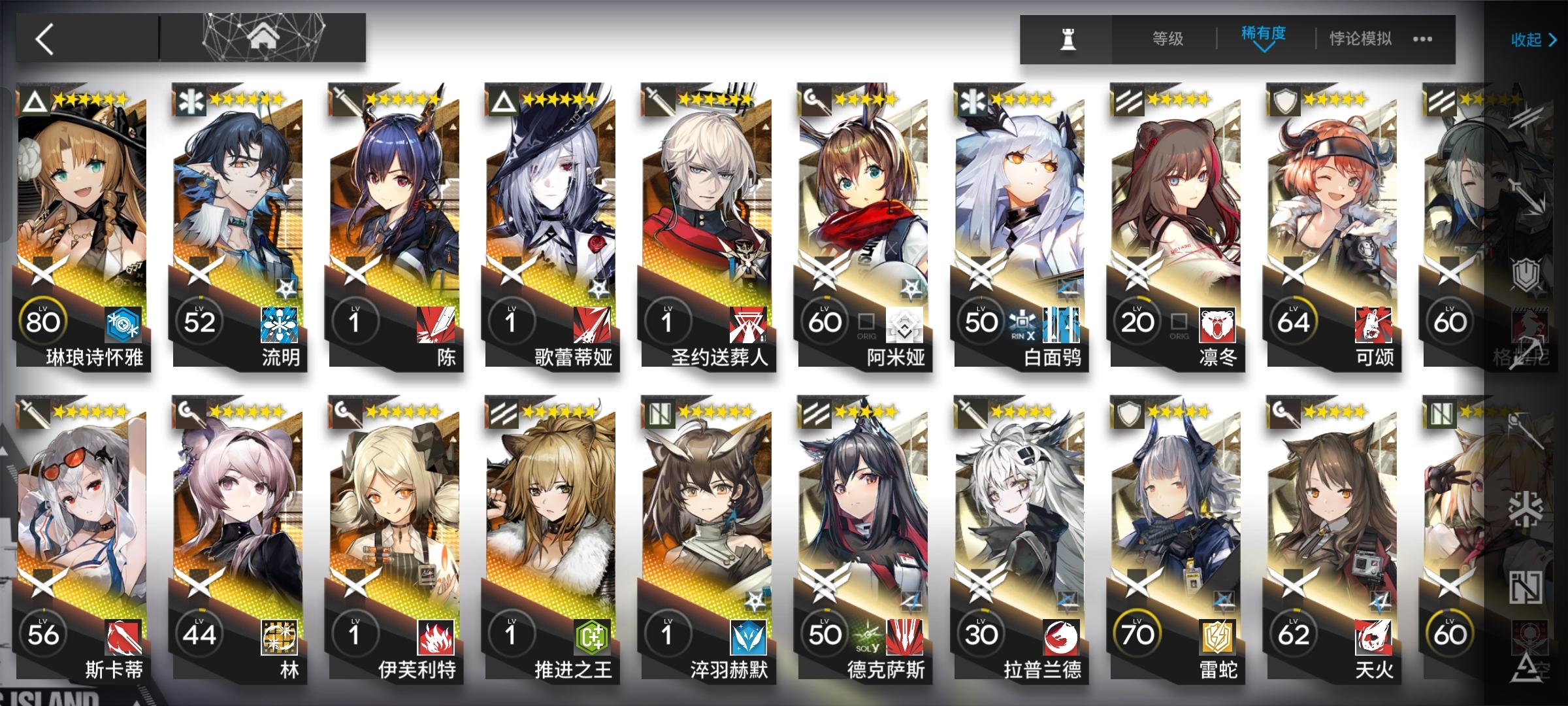This screenshot has width=1568, height=706.
Task: Select 推进之王's character portrait
Action: (555, 516)
